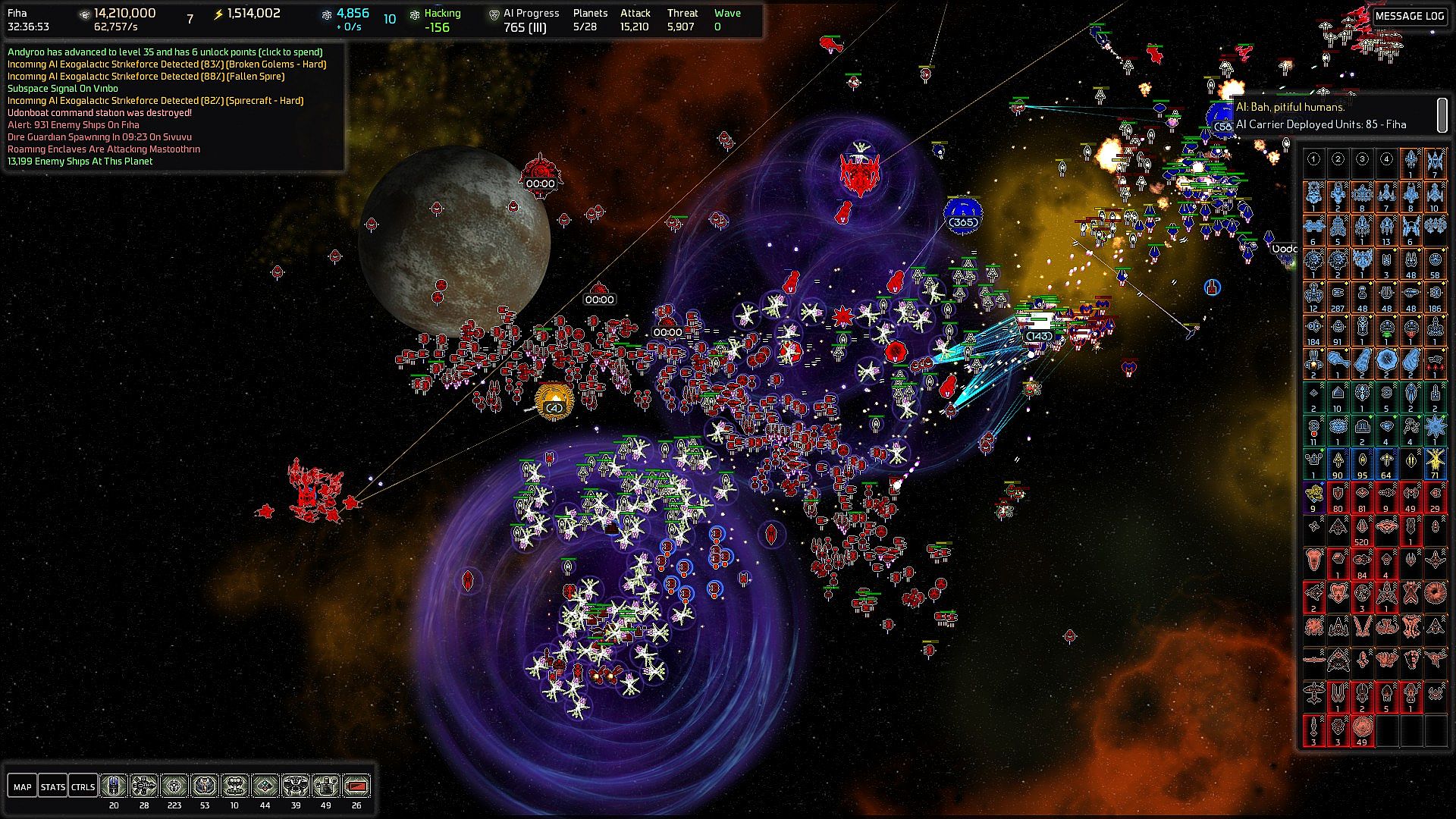
Task: Open the Message Log
Action: click(x=1409, y=16)
